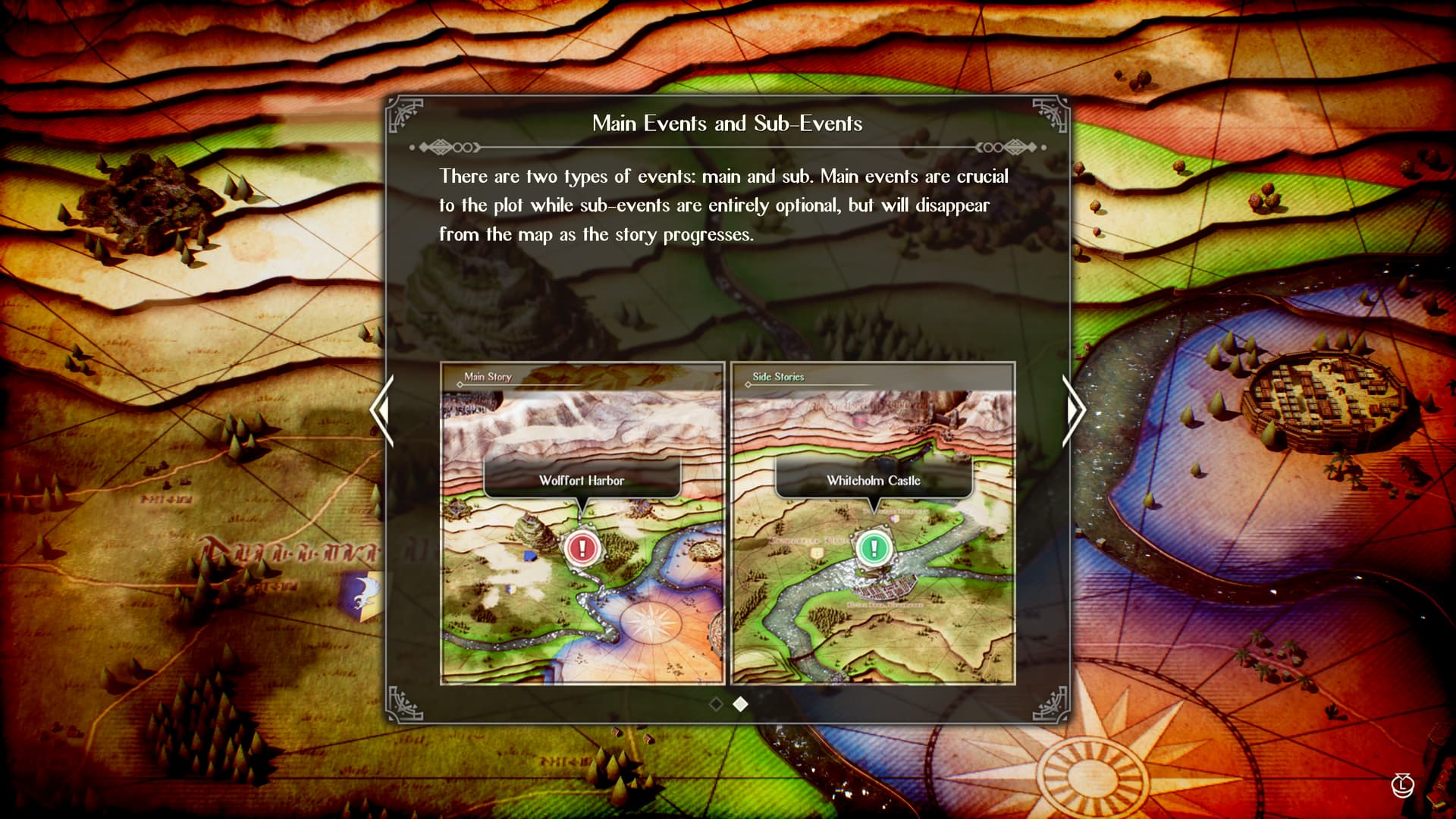Select the second page indicator dot
The width and height of the screenshot is (1456, 819).
741,704
